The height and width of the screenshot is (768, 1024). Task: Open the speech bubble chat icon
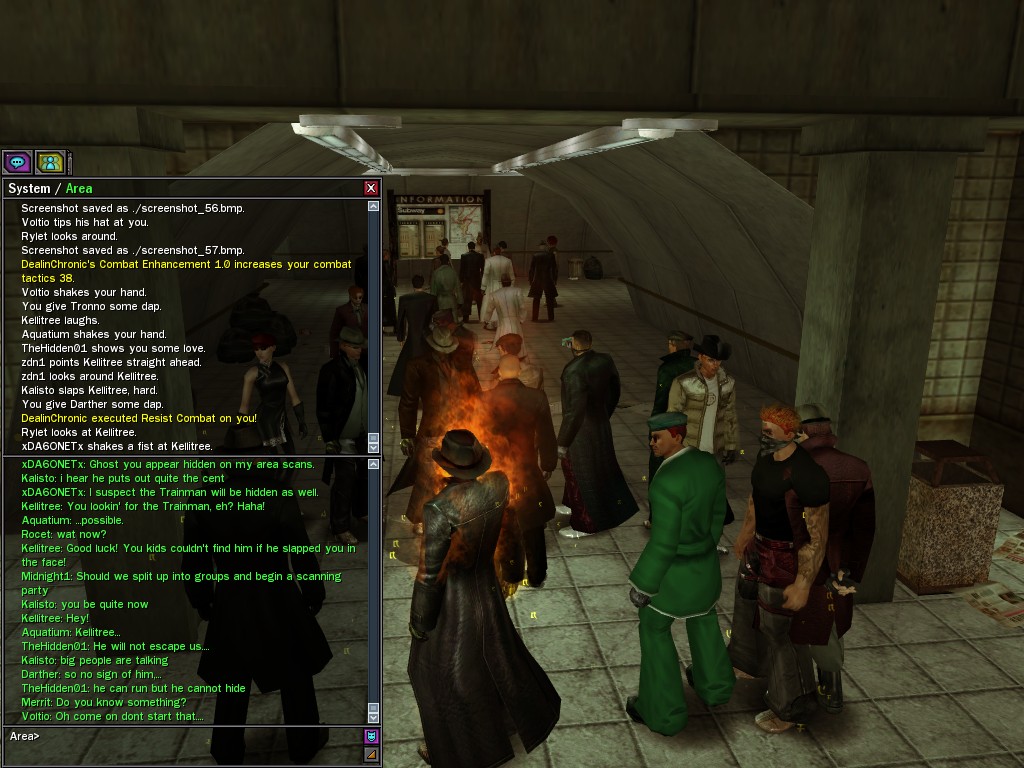click(x=17, y=162)
